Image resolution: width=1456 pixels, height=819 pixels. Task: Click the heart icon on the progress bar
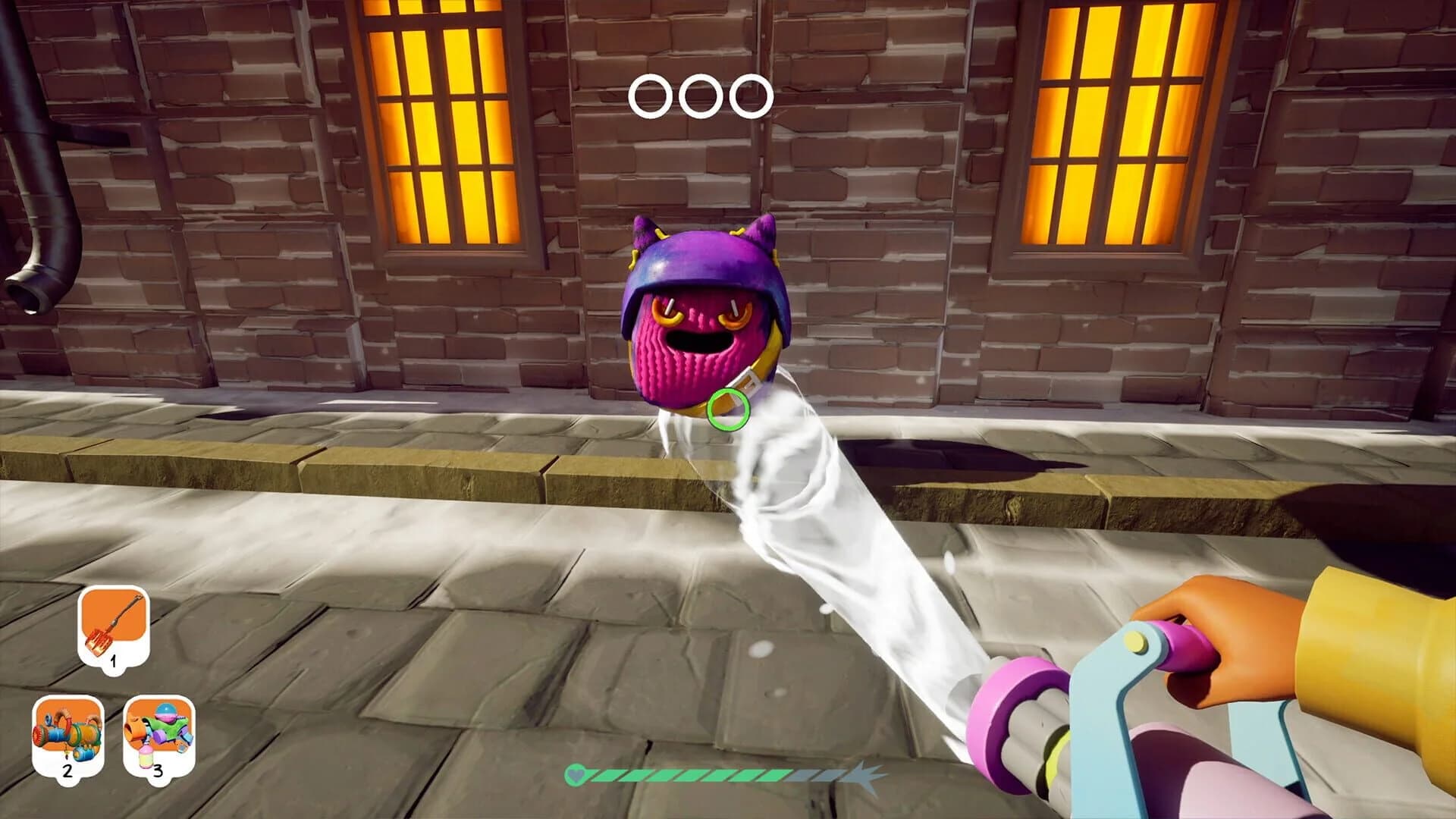pyautogui.click(x=576, y=776)
